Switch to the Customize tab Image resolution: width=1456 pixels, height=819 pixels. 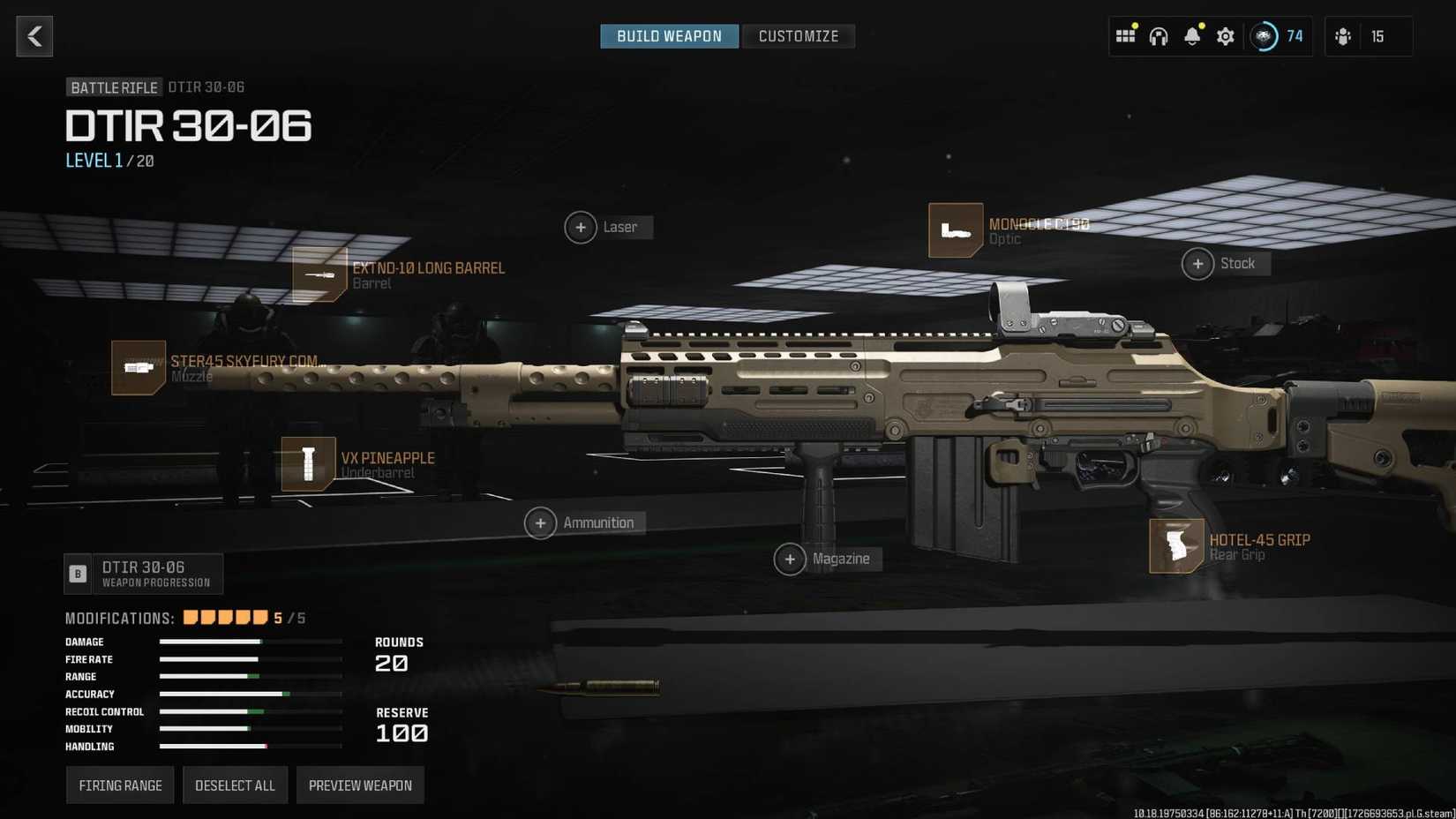coord(798,36)
